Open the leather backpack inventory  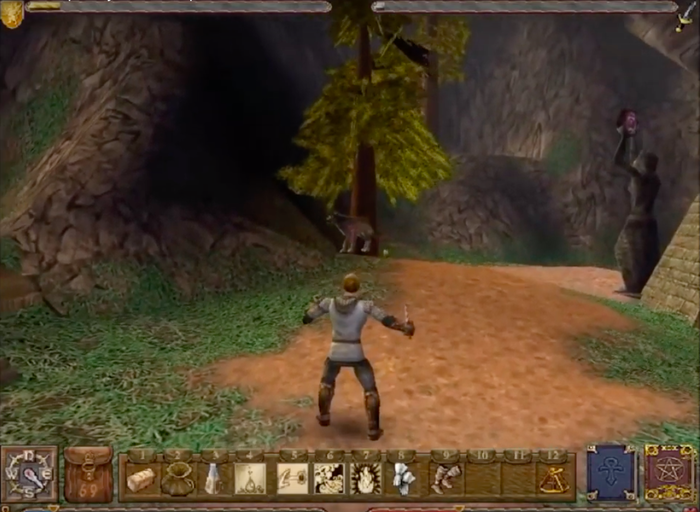click(88, 474)
